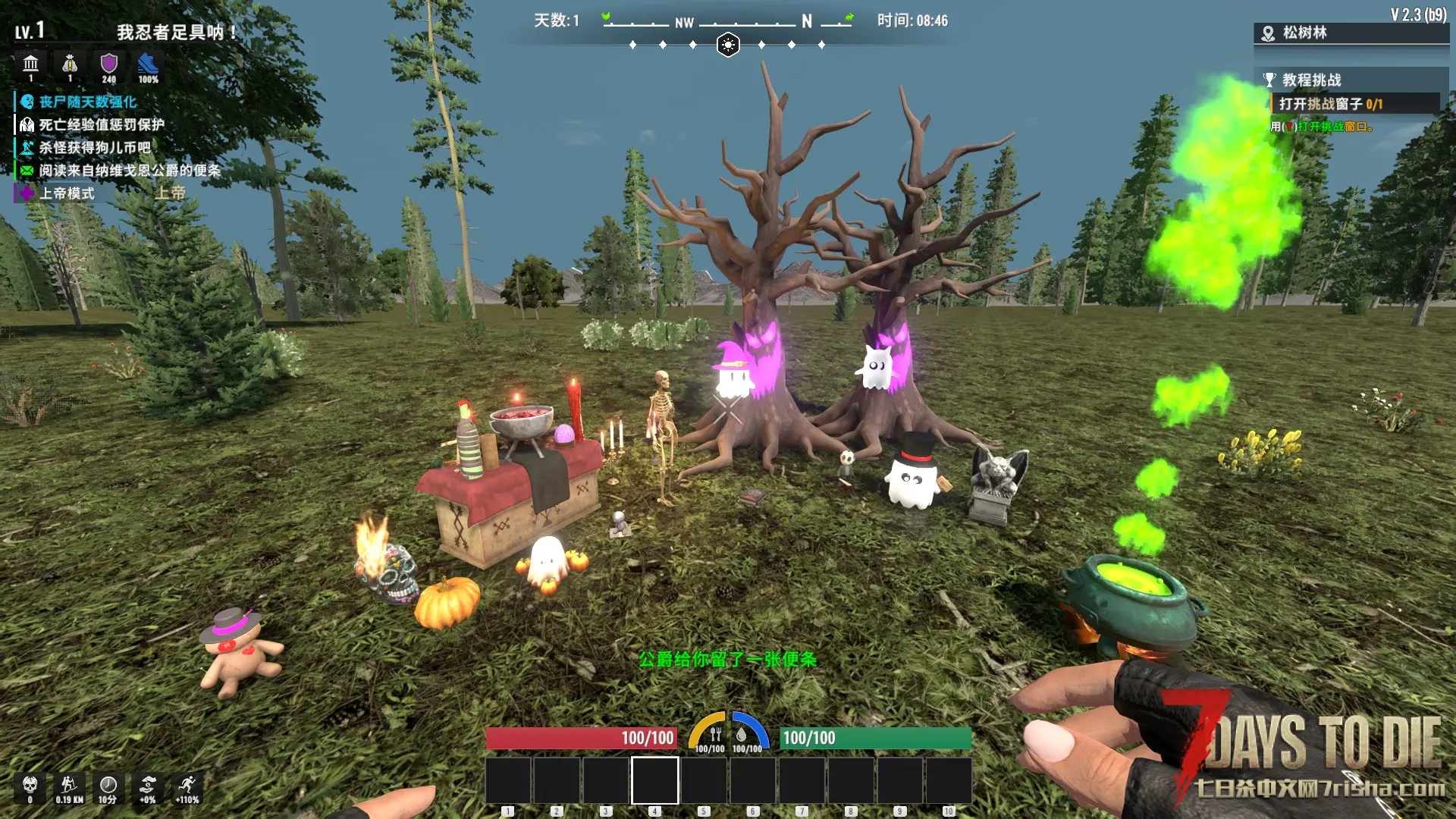Click the clock time icon

(x=108, y=785)
